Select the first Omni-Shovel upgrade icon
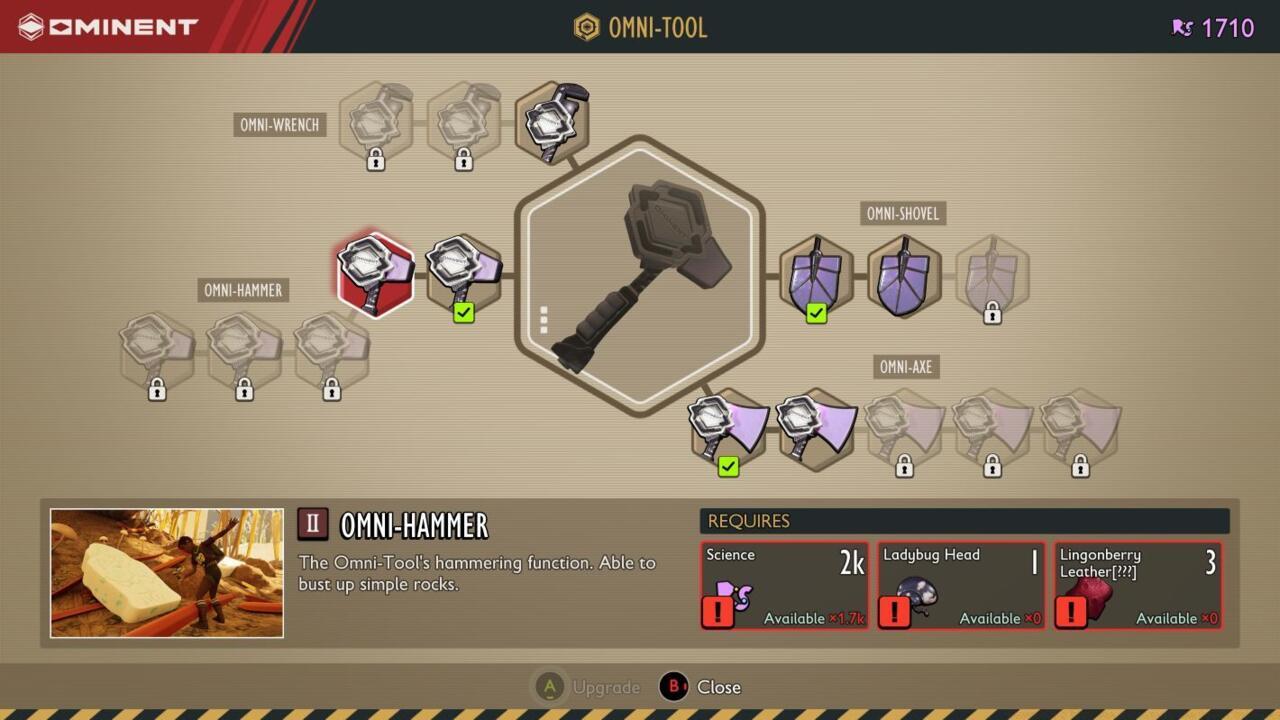Screen dimensions: 1280x720 coord(817,272)
